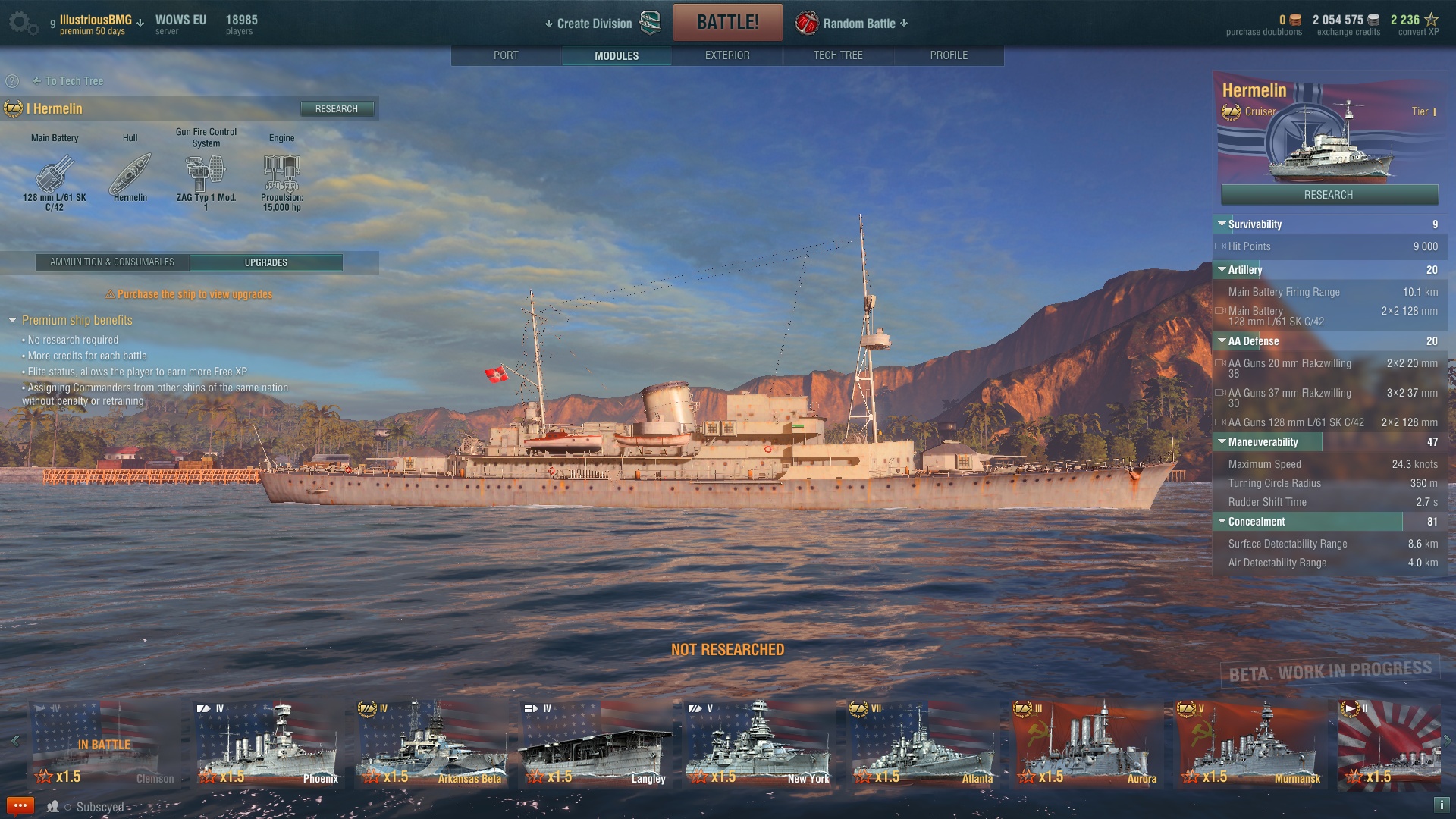Switch to Ammunition & Consumables tab

tap(112, 262)
